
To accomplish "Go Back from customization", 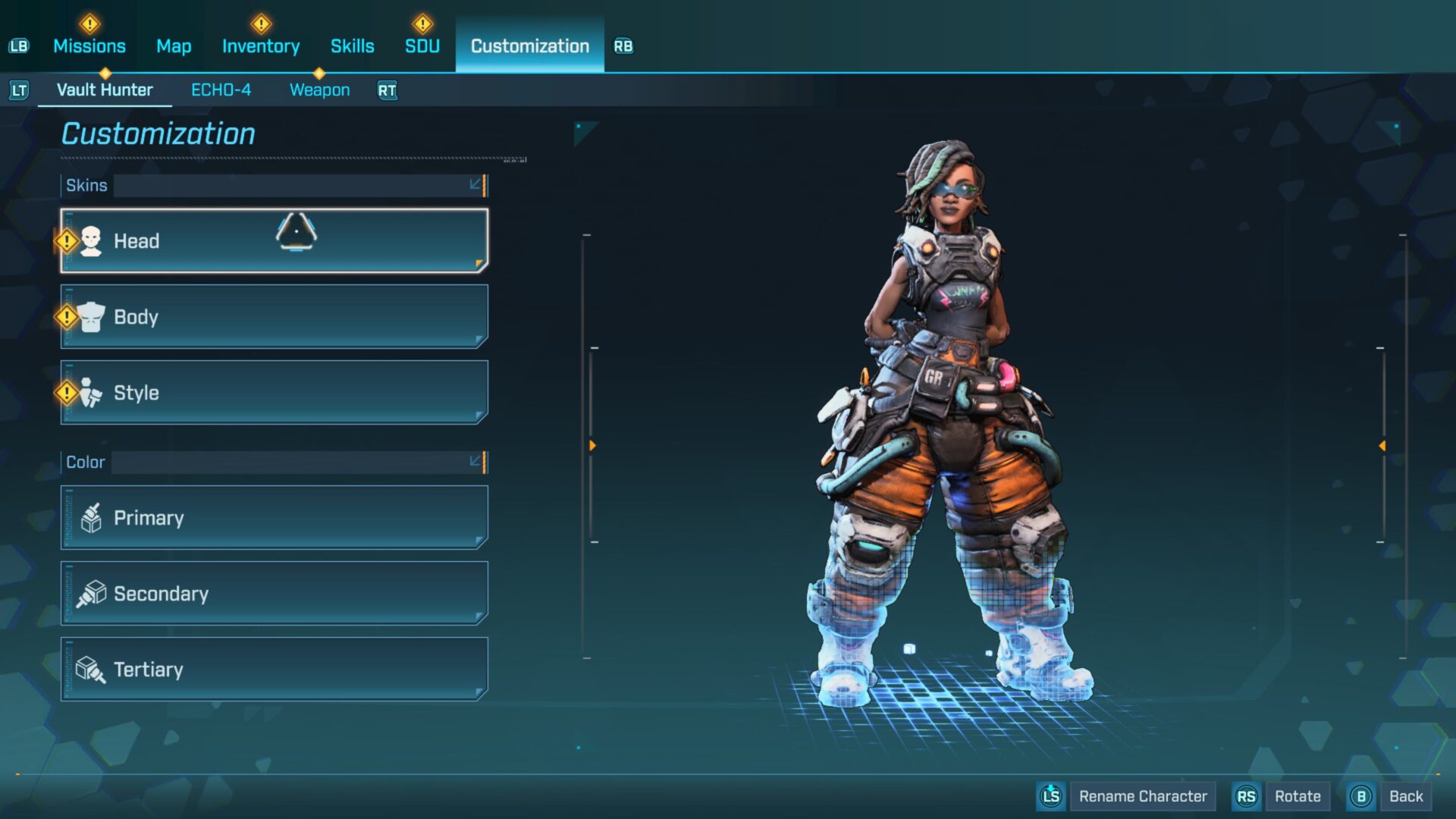I will (x=1405, y=796).
